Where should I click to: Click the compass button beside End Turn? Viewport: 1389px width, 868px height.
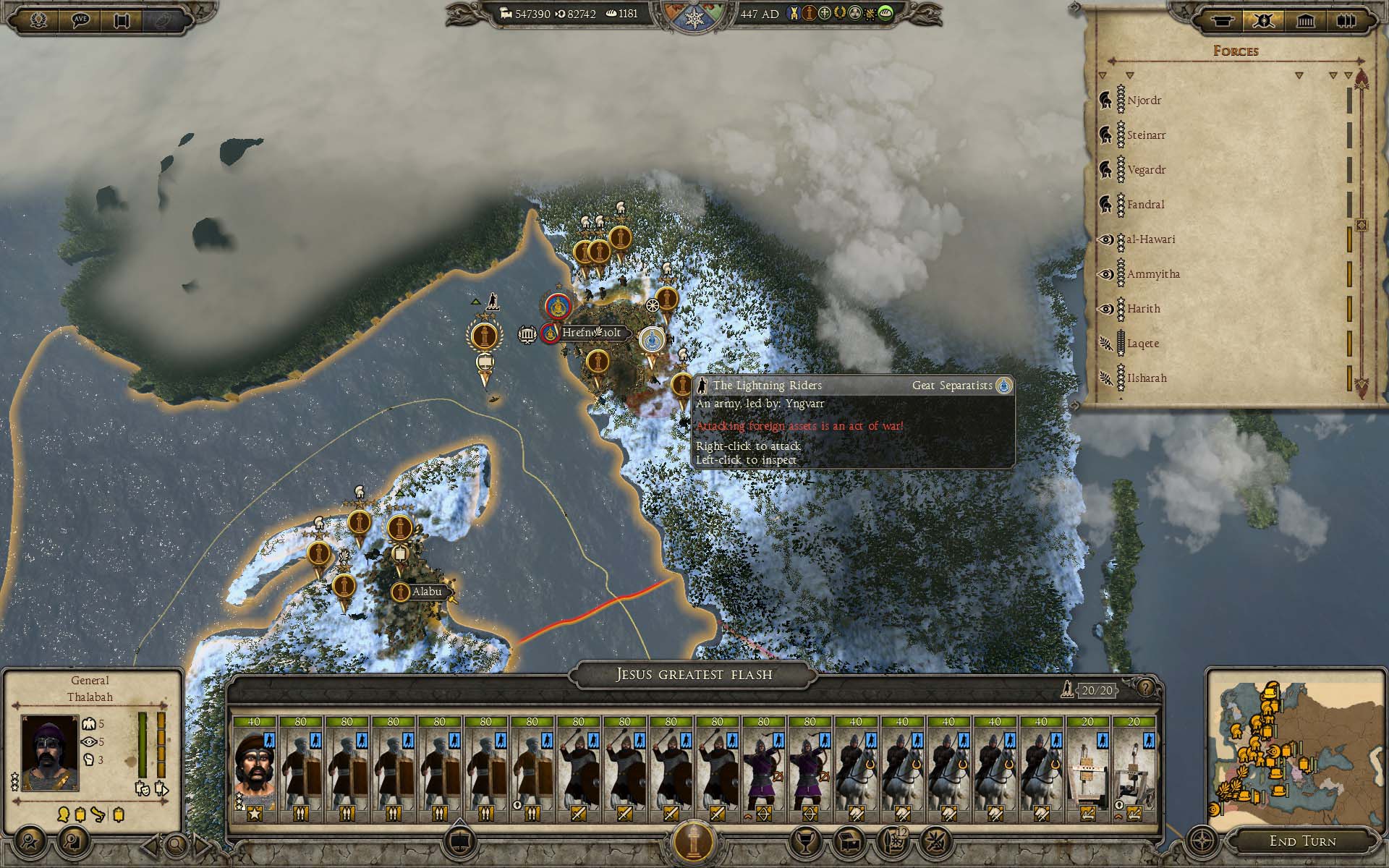tap(1202, 841)
